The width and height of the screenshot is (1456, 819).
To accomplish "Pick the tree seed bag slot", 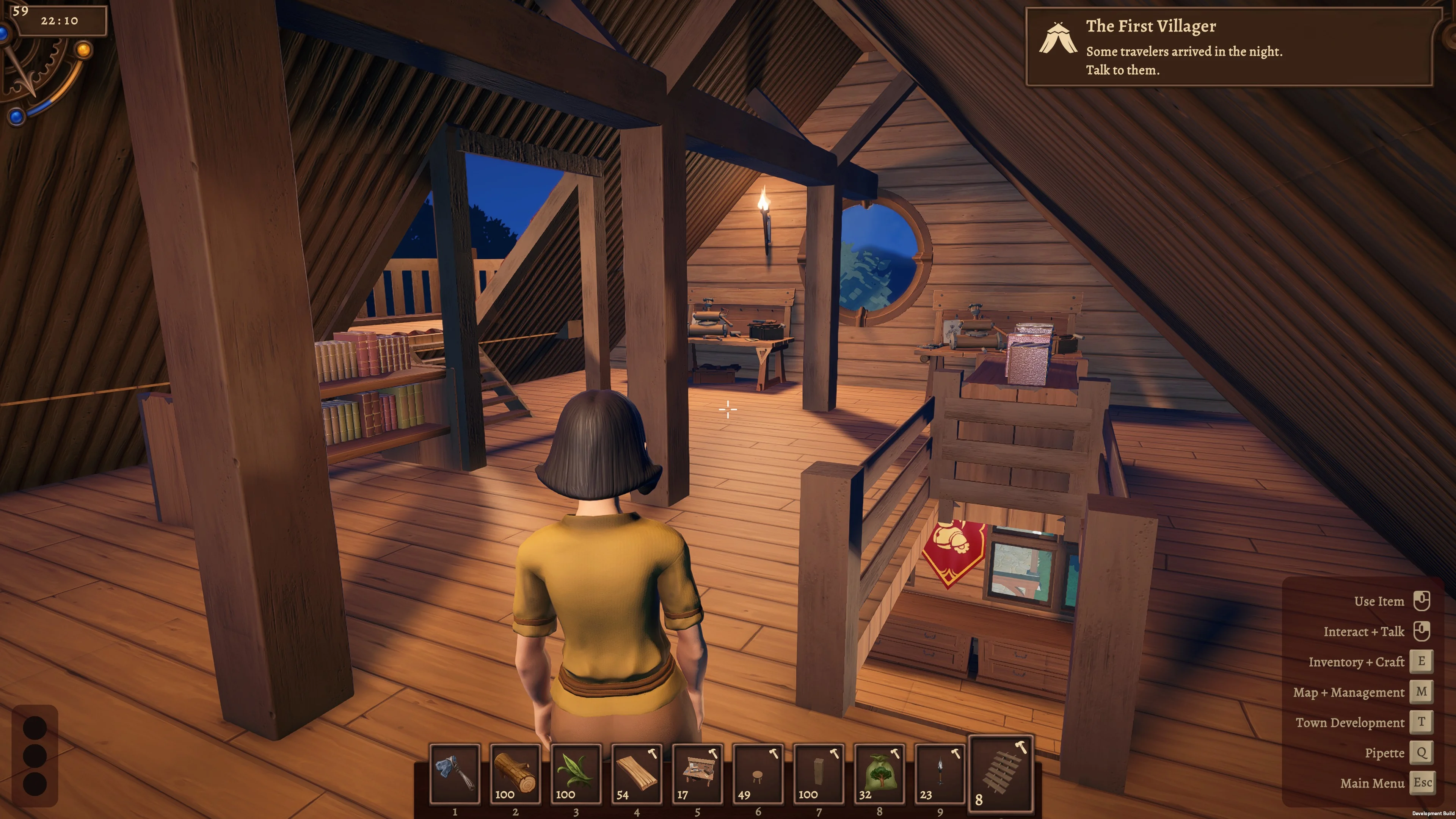I will (x=880, y=773).
